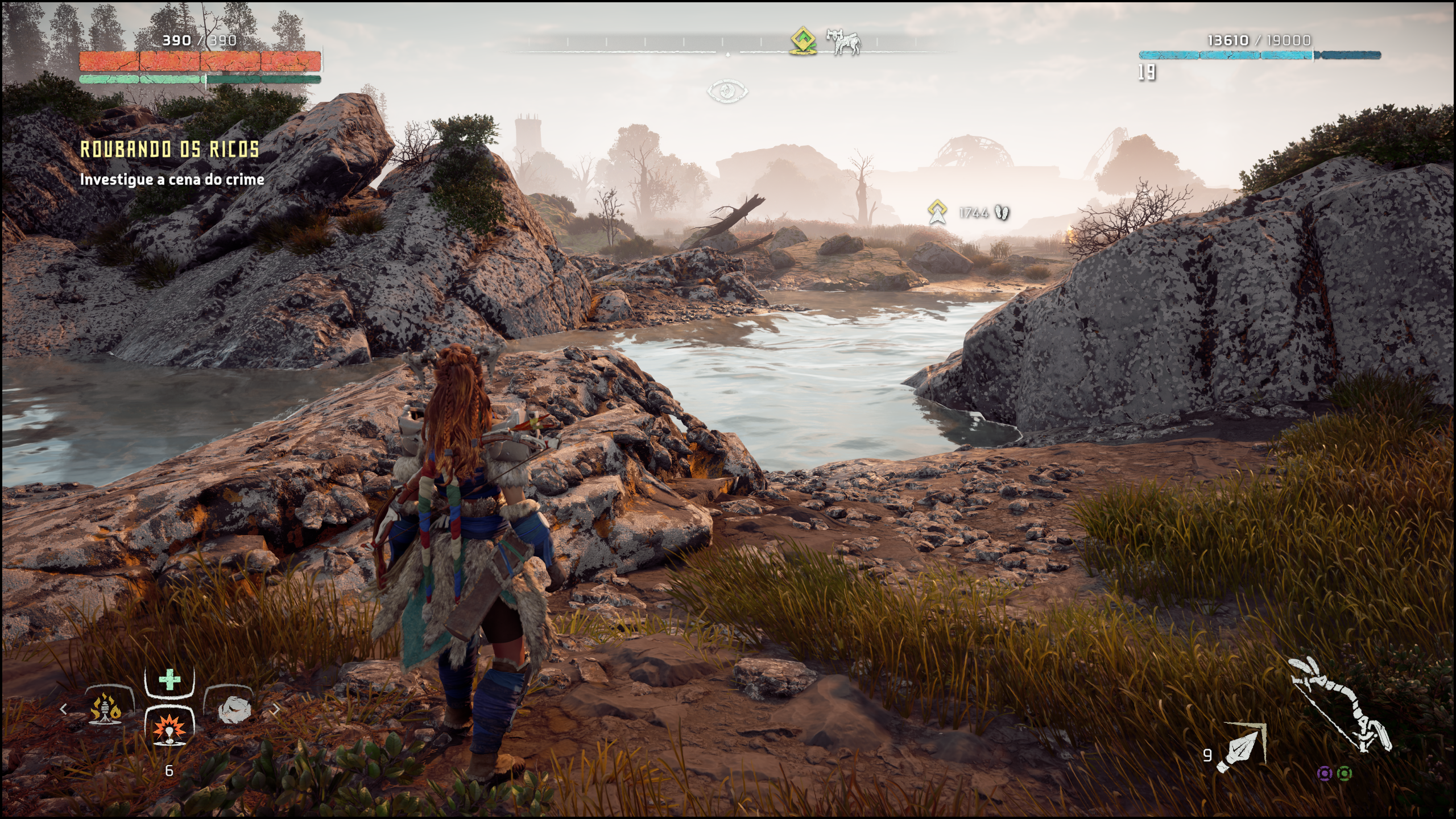Click the machine mount icon on the compass
Screen dimensions: 1456x819
[x=845, y=42]
